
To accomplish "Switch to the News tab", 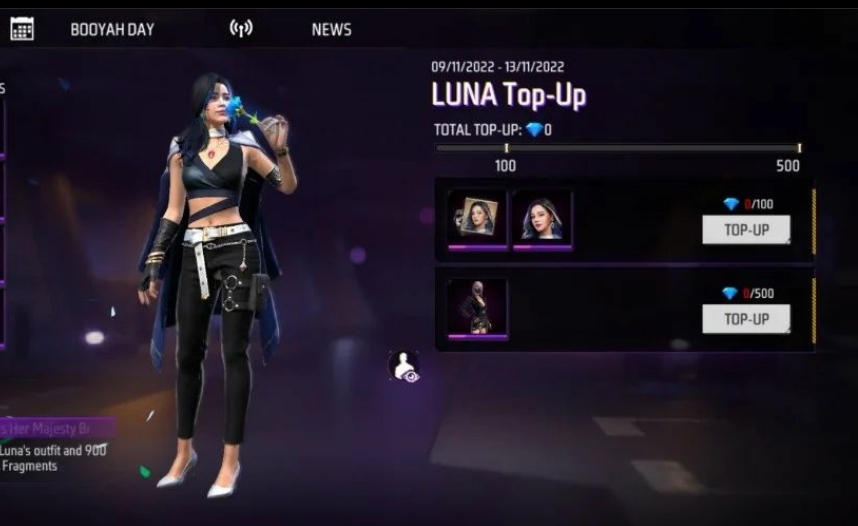I will [x=331, y=29].
